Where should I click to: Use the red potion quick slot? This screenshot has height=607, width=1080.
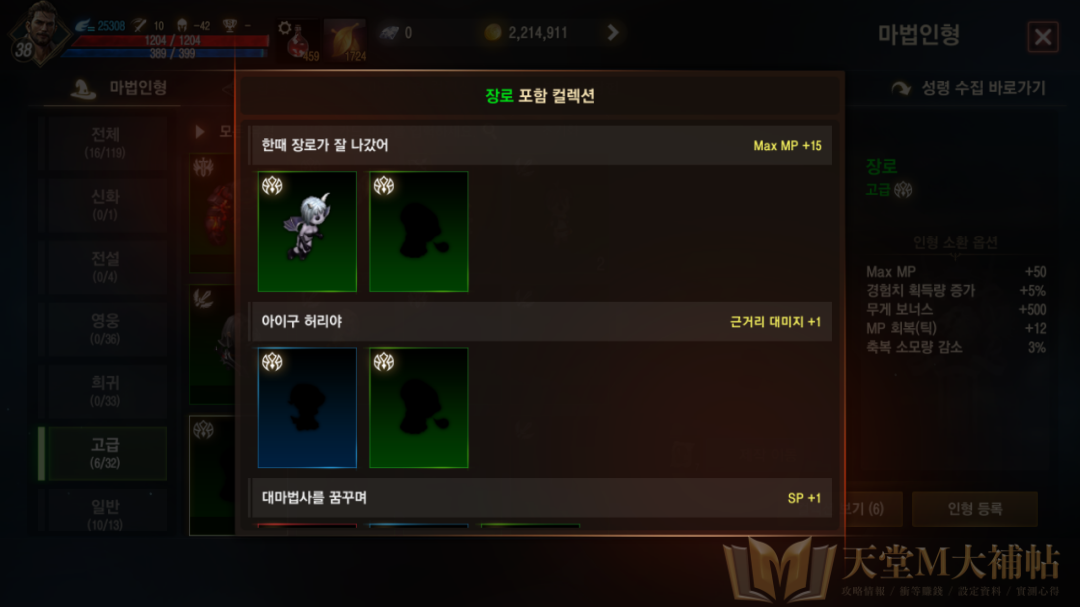click(298, 40)
